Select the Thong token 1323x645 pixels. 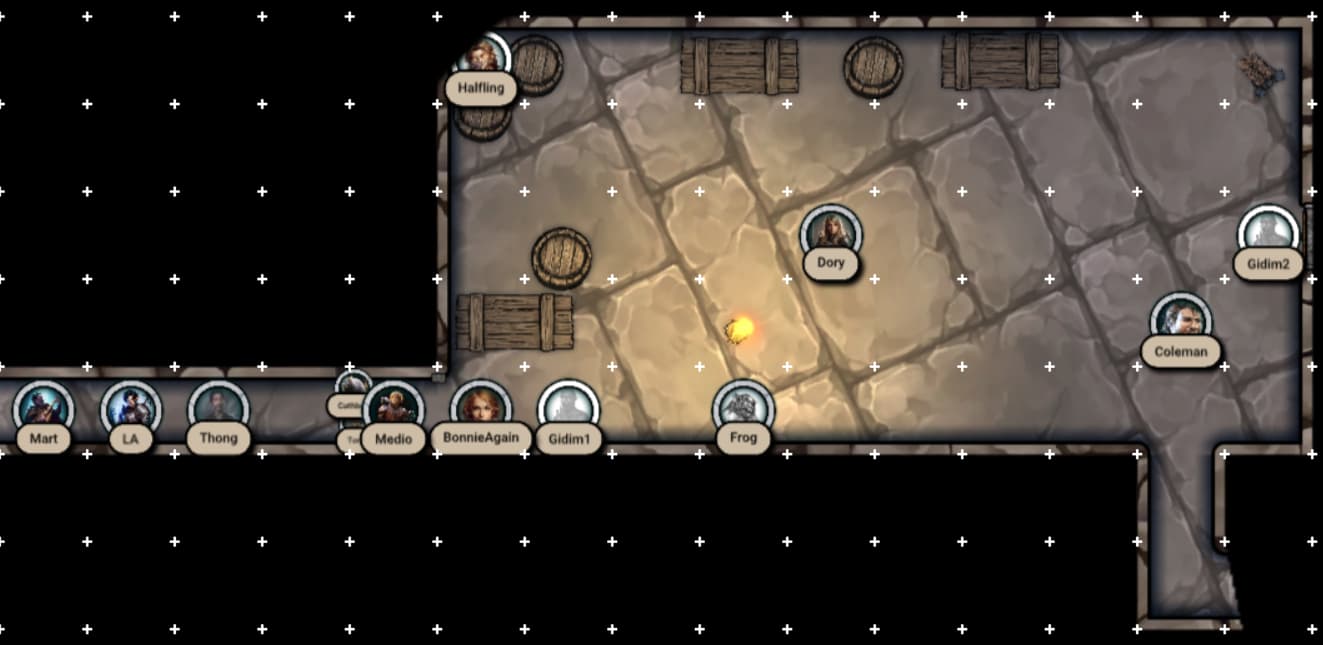click(x=218, y=410)
